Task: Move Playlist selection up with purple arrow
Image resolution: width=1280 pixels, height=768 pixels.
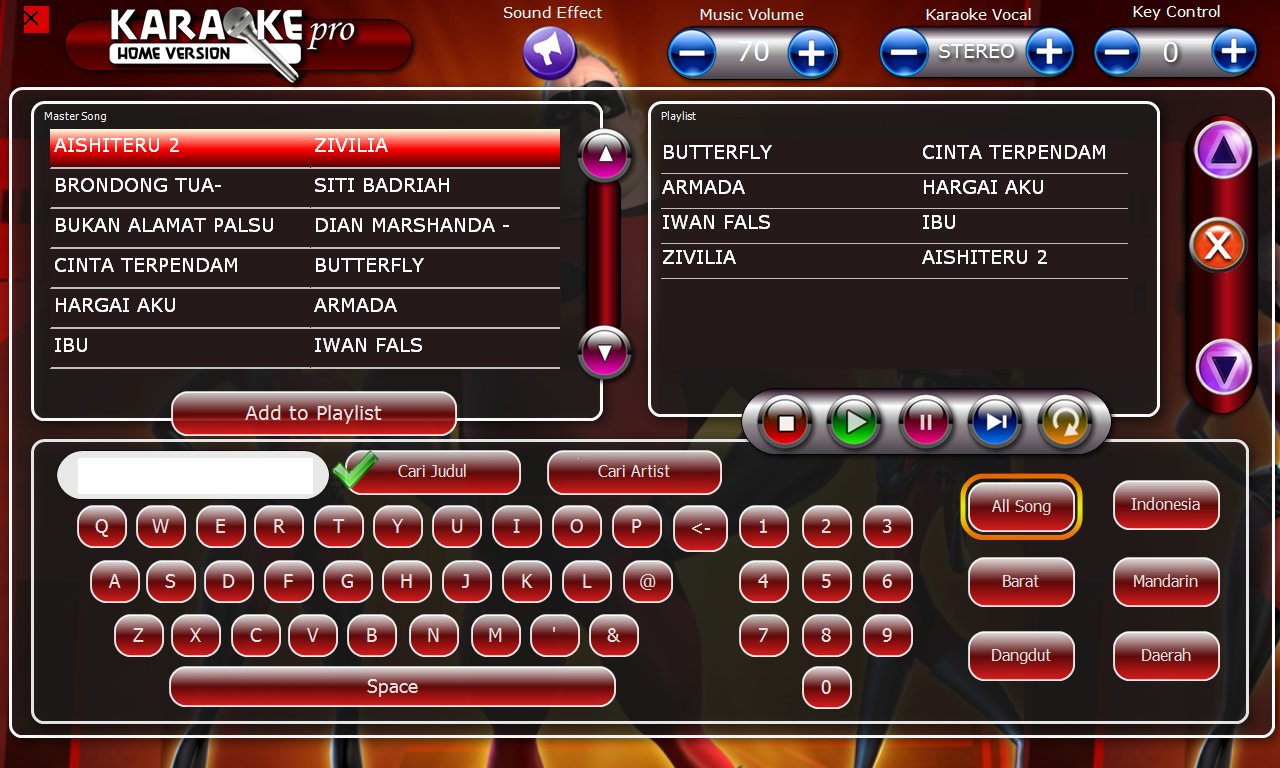Action: pos(1222,148)
